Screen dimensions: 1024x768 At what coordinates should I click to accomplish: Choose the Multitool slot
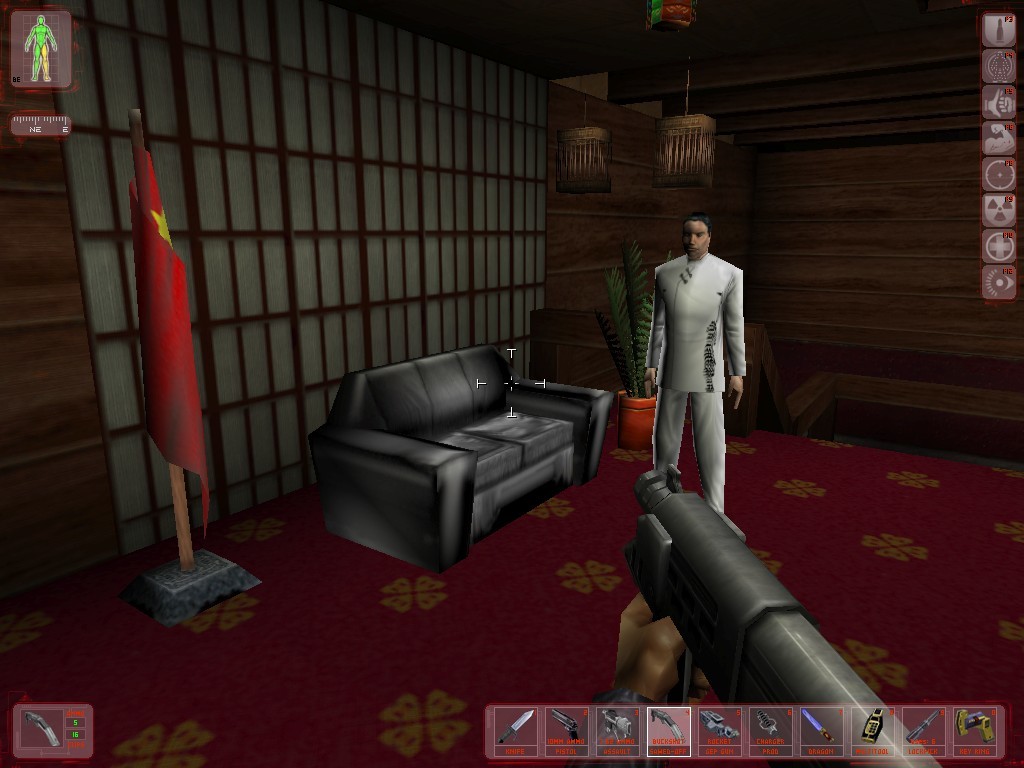pos(873,731)
